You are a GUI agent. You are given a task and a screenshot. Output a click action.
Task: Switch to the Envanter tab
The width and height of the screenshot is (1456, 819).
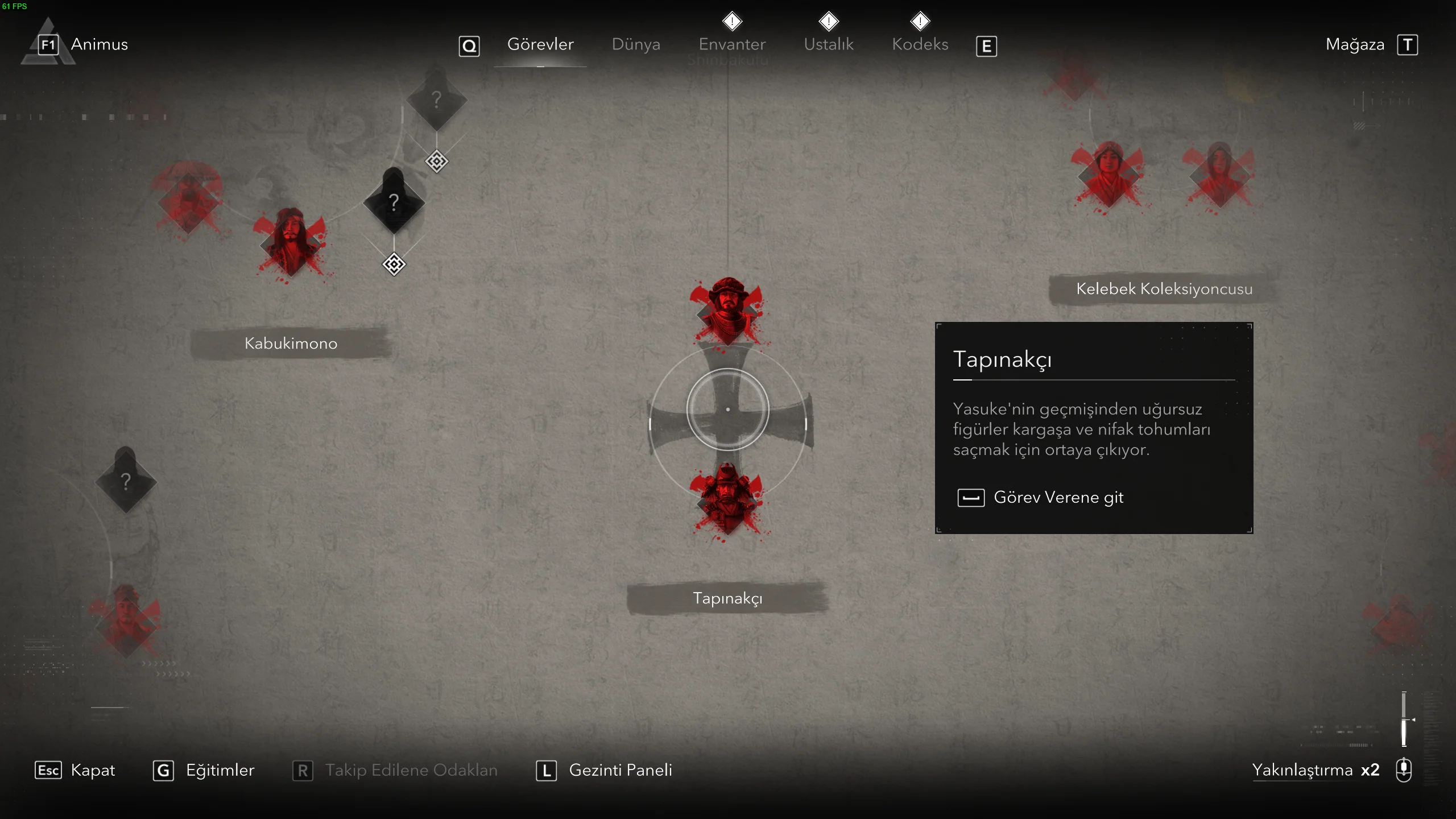(x=732, y=44)
